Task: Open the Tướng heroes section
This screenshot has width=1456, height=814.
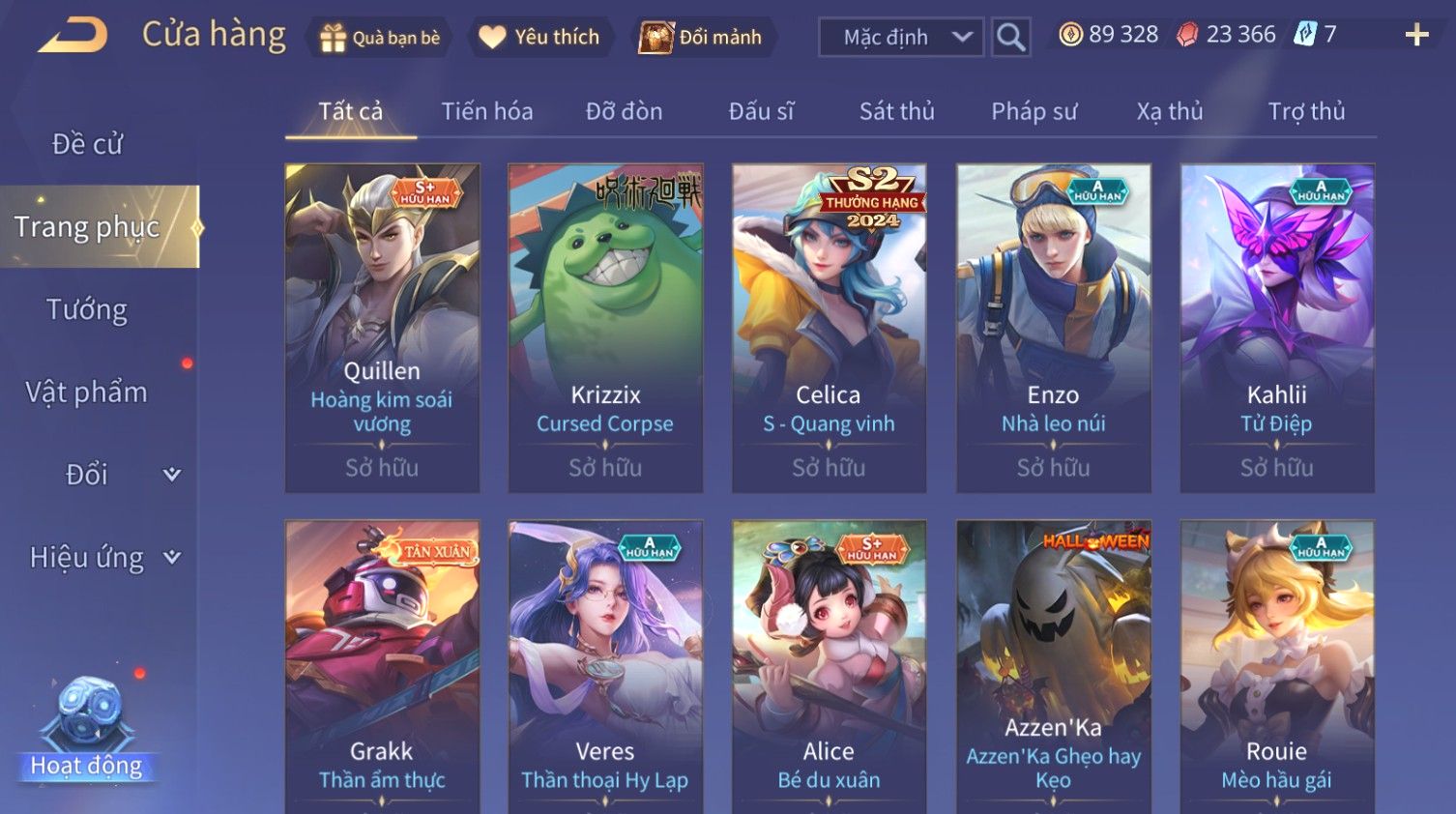Action: point(87,309)
